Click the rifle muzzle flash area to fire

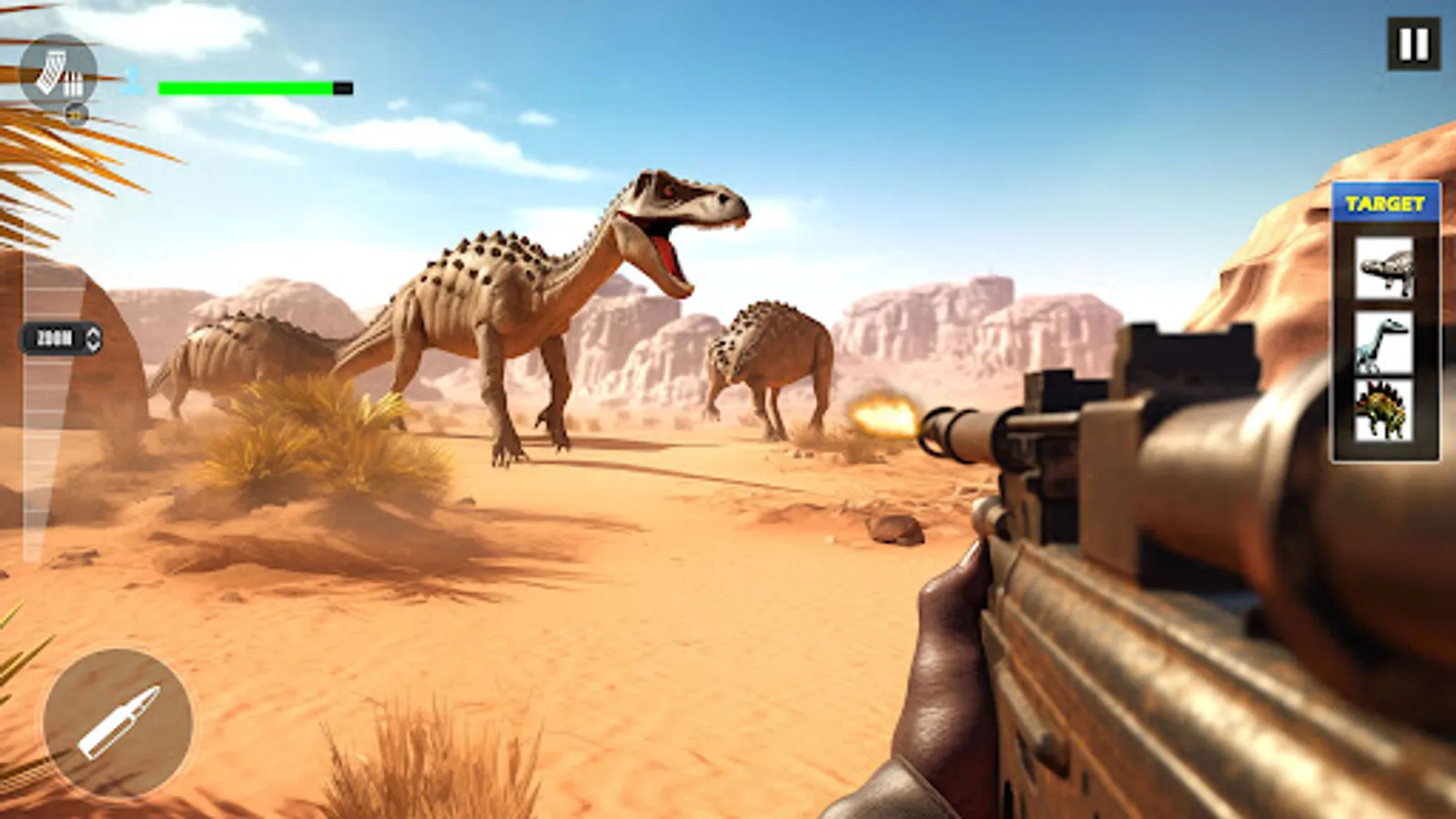click(881, 416)
